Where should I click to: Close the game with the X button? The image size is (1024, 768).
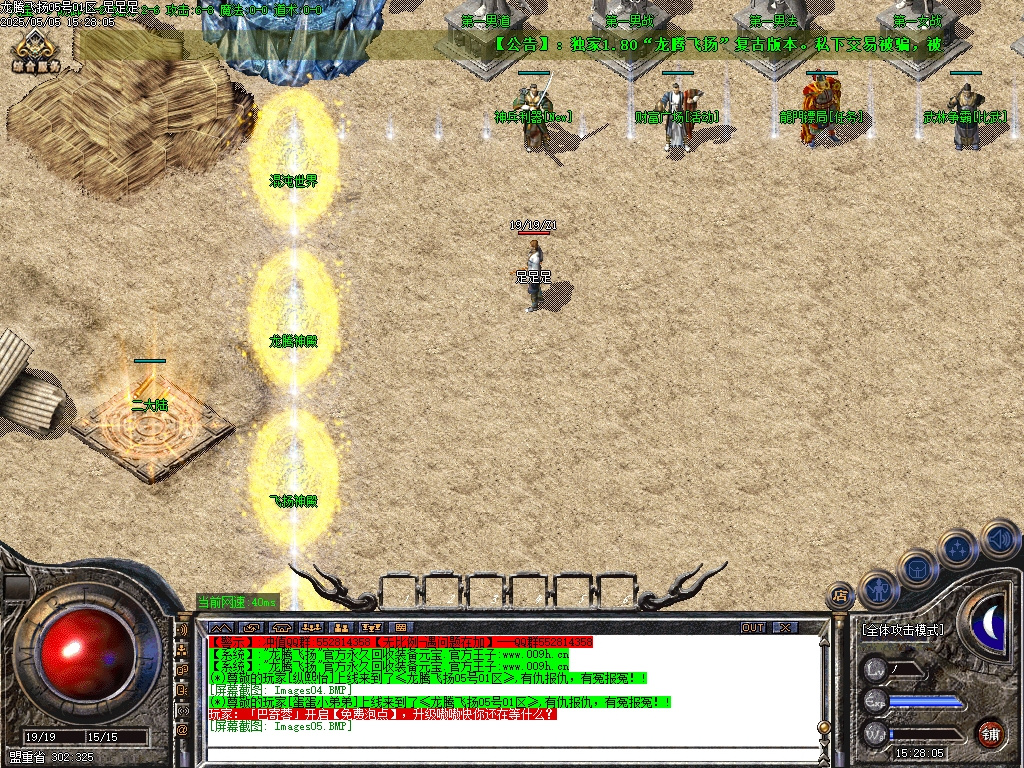[786, 627]
